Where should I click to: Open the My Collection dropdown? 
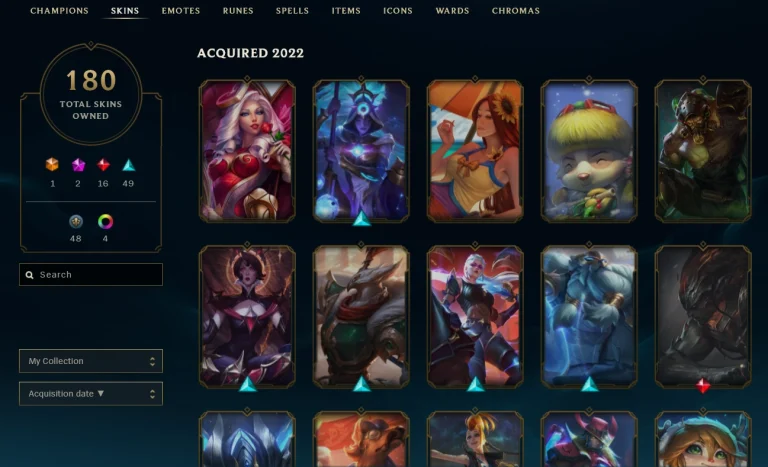(x=91, y=361)
